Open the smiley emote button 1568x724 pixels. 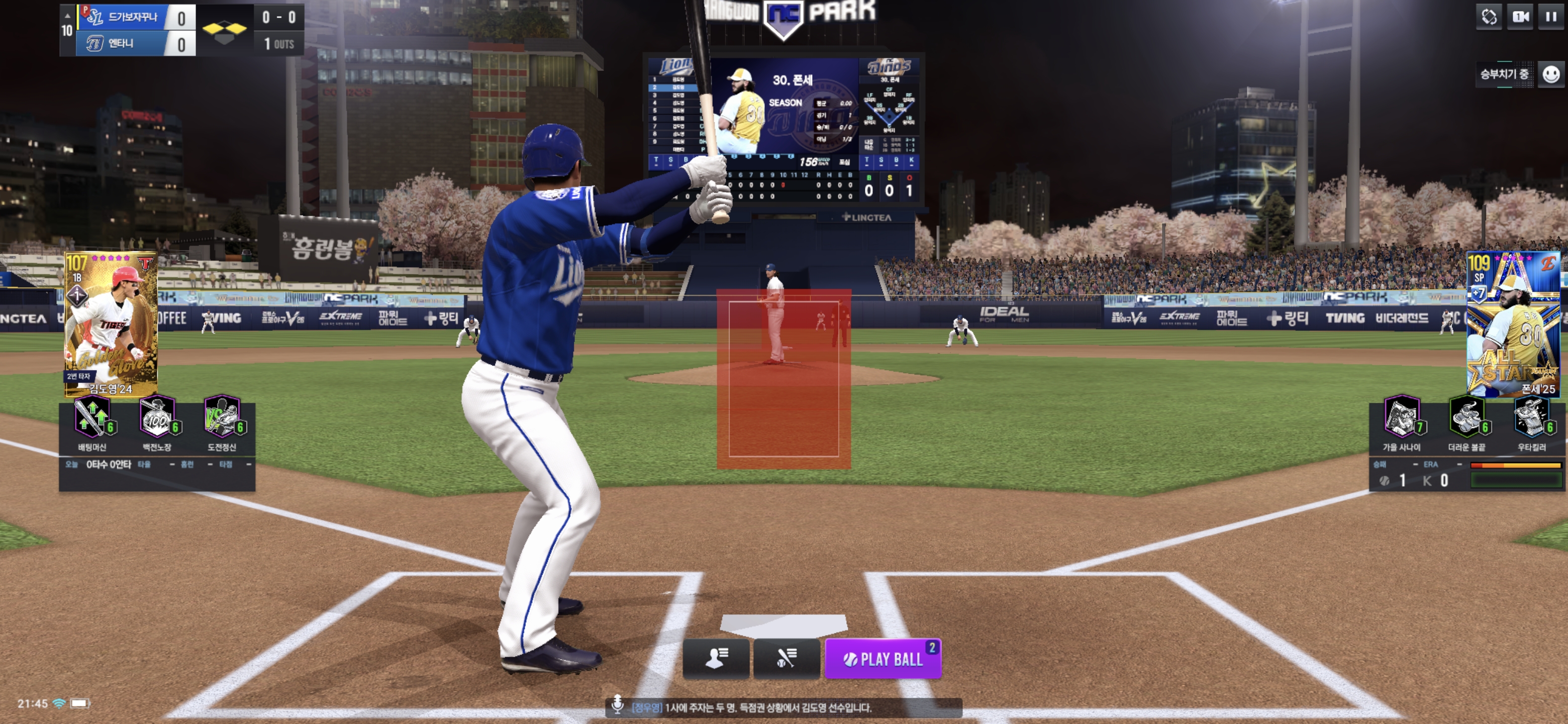(1550, 74)
